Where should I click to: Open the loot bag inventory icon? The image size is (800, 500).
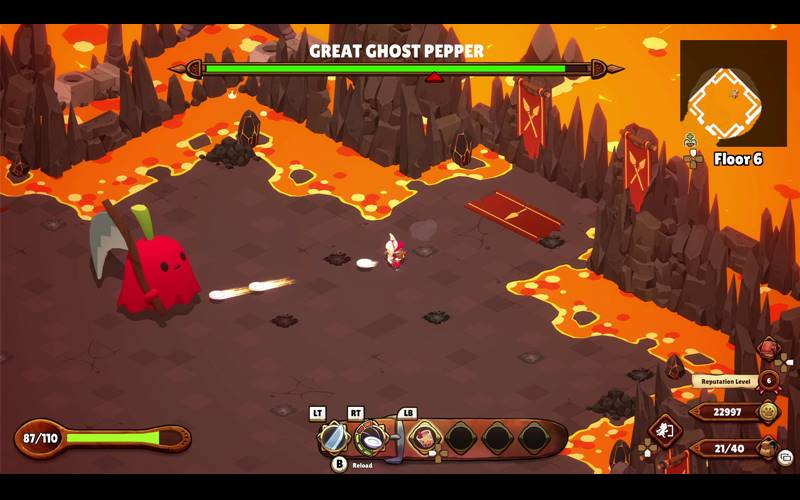(x=767, y=448)
